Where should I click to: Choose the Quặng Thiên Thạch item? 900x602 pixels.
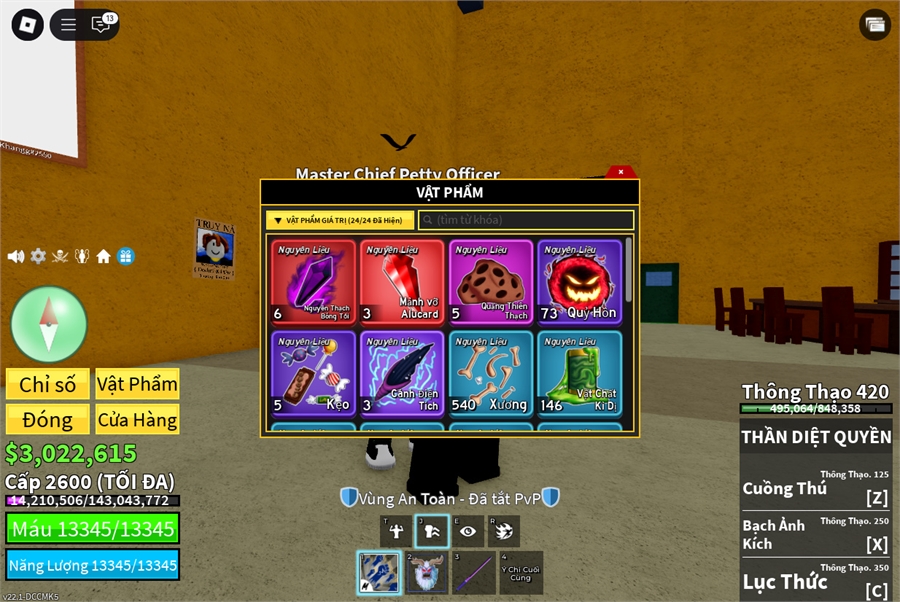click(490, 282)
